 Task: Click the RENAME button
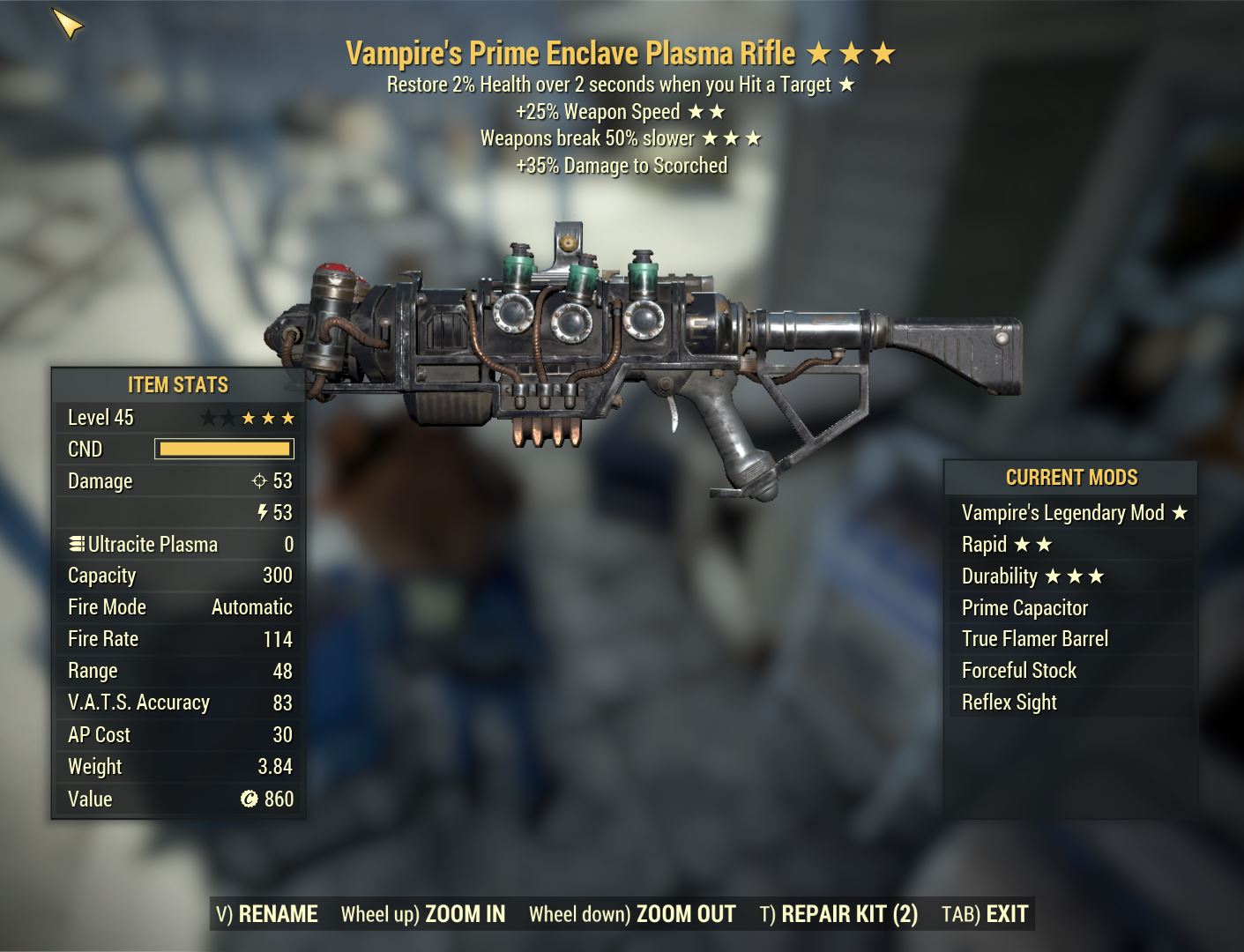(x=267, y=914)
